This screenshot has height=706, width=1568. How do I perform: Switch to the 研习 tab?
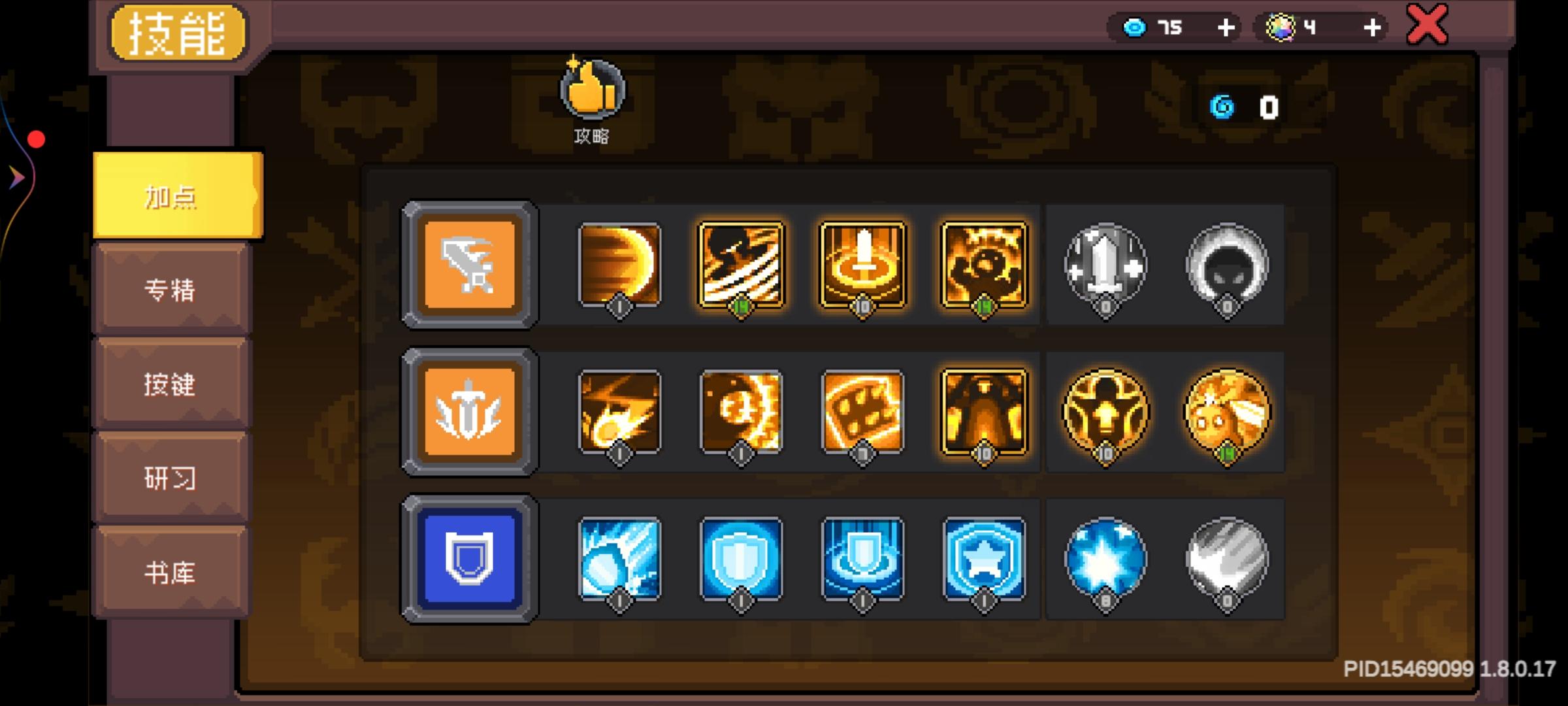(x=171, y=479)
